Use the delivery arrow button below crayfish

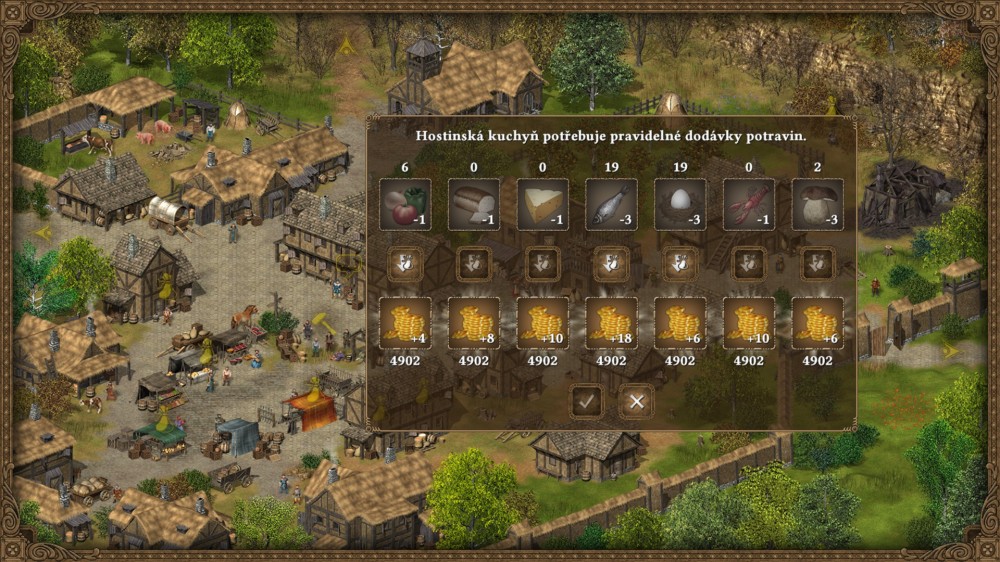tap(748, 264)
